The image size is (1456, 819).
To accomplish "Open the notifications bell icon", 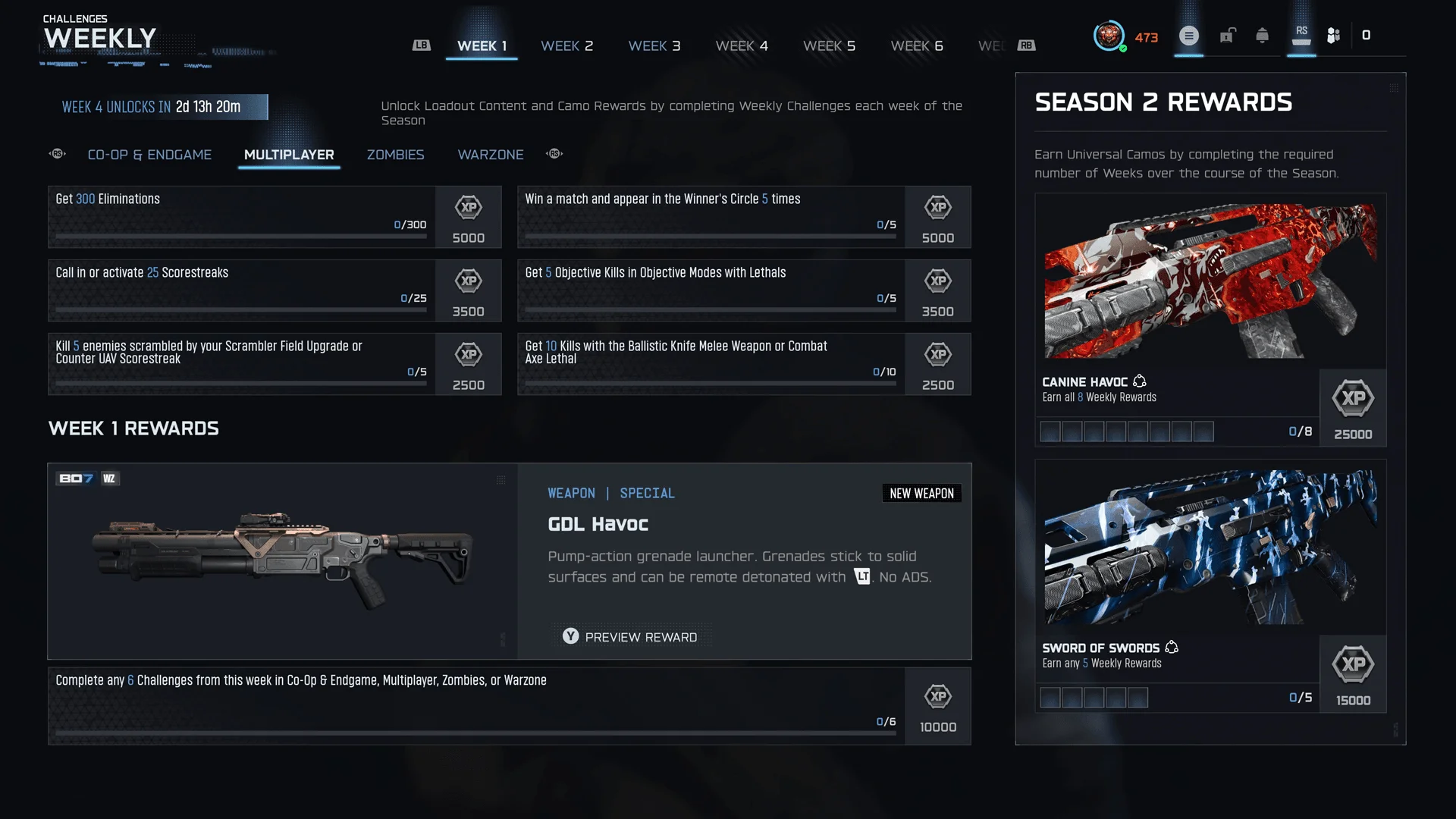I will point(1263,35).
